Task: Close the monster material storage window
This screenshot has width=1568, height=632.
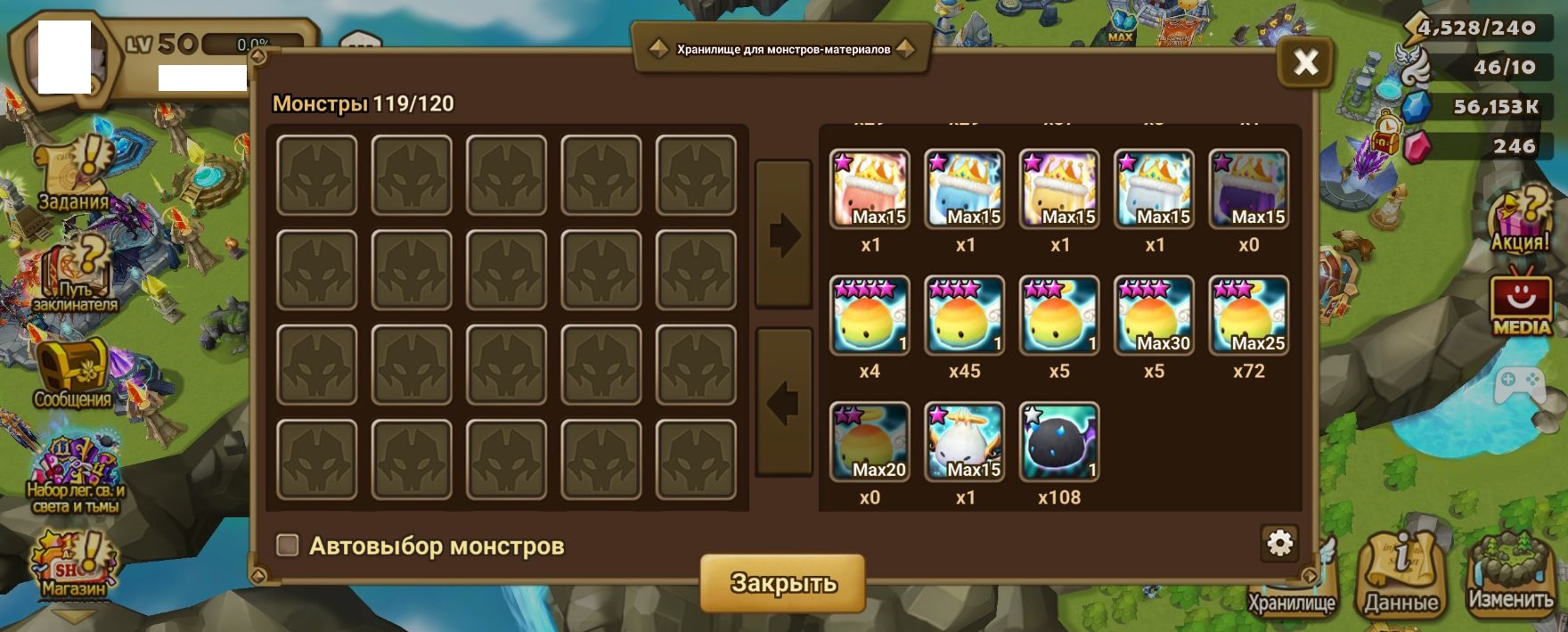Action: [x=1305, y=62]
